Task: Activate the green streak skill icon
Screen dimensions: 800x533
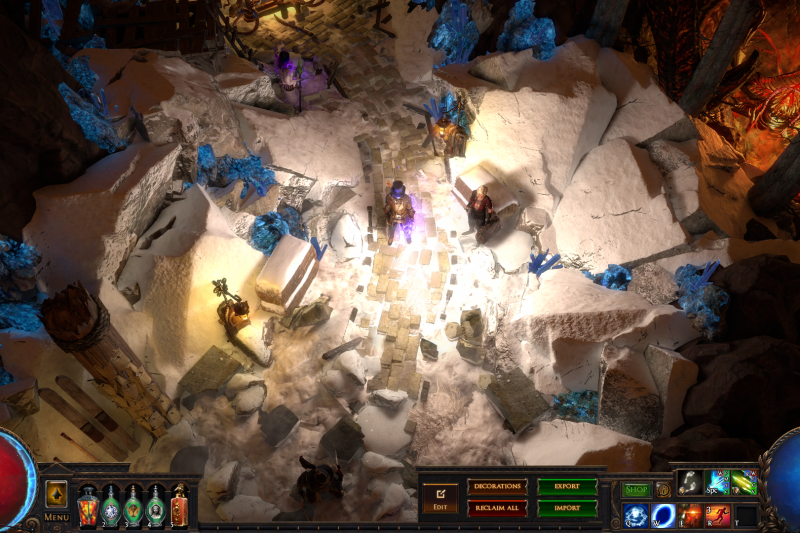Action: [745, 483]
